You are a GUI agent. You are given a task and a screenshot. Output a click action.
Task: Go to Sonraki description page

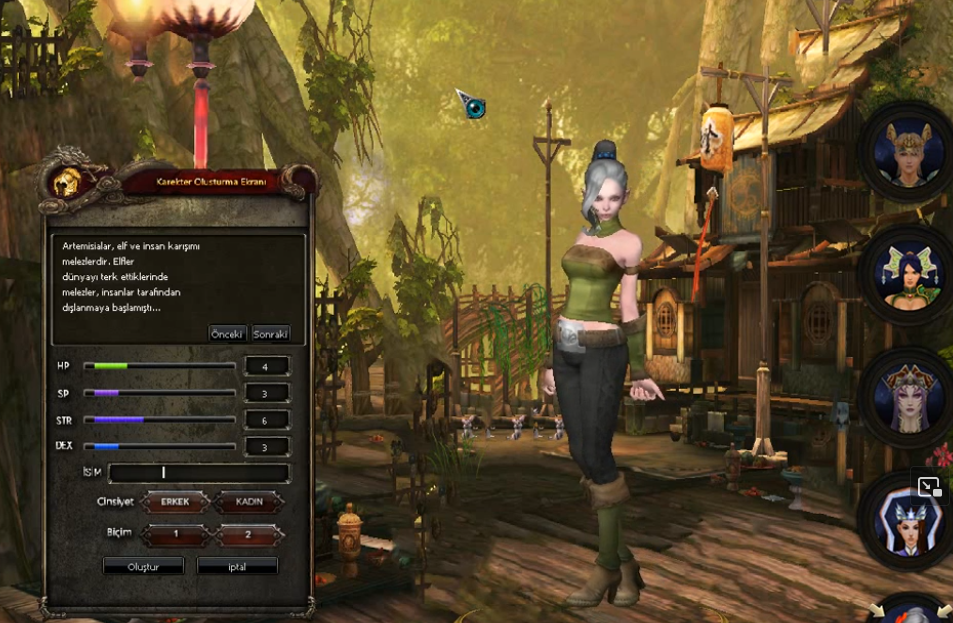(270, 334)
